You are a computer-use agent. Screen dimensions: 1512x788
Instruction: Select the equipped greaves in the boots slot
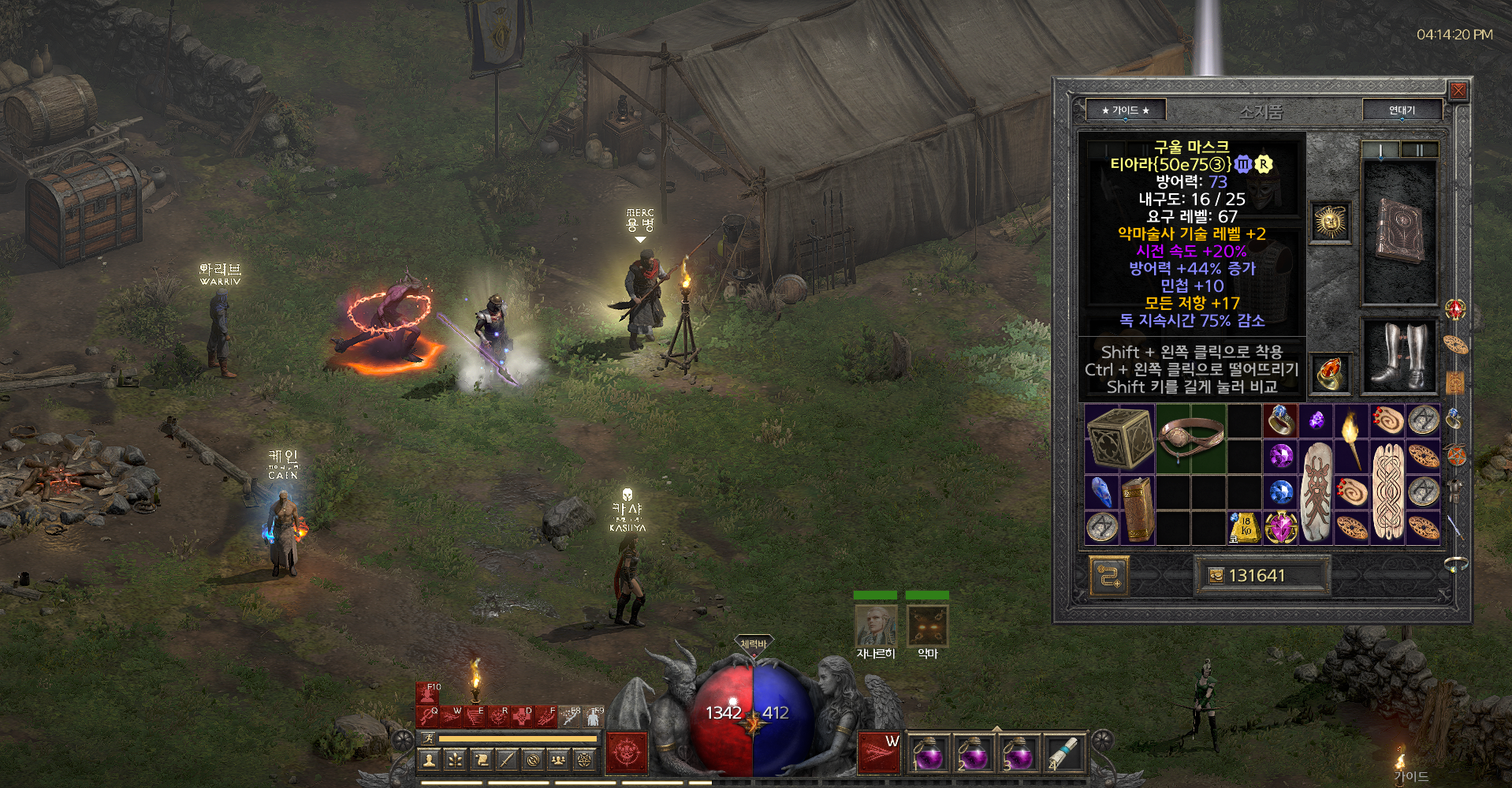click(1399, 356)
